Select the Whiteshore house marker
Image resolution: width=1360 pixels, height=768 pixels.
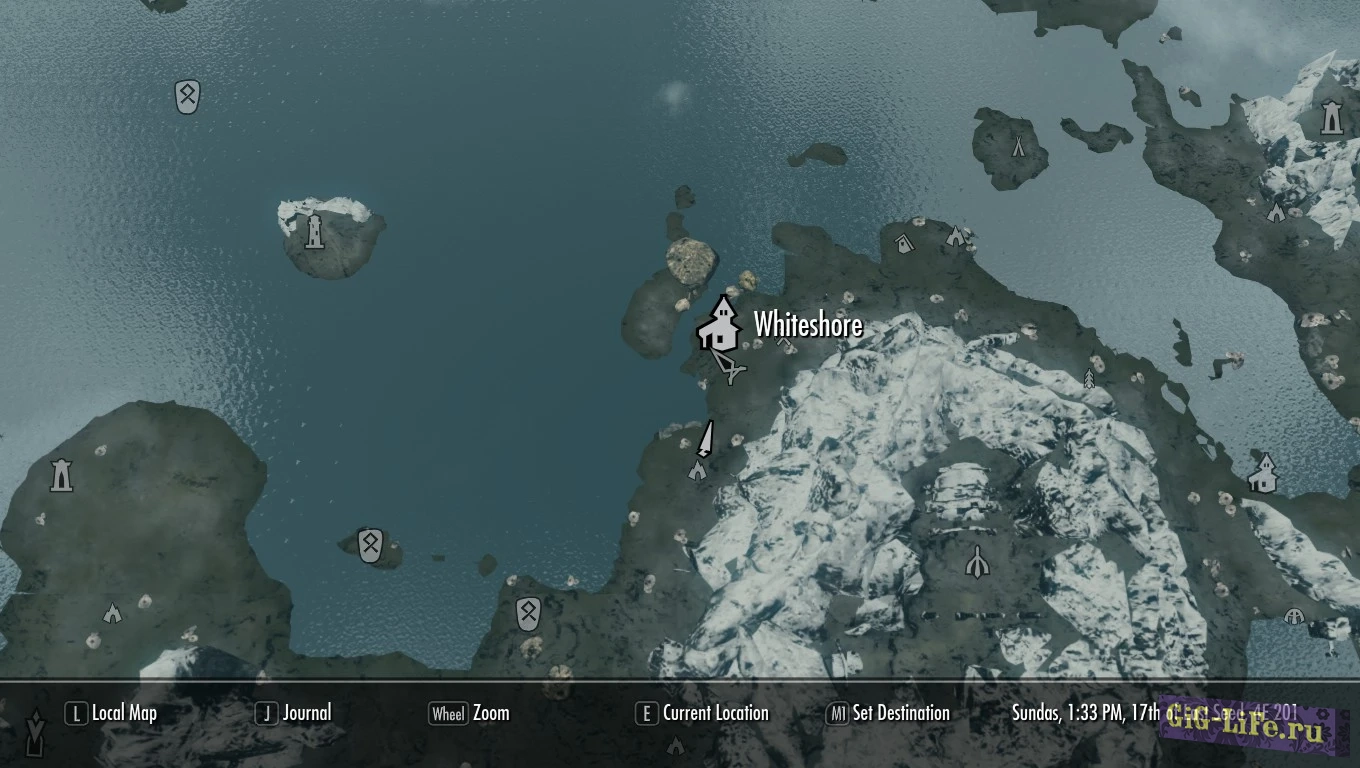click(718, 323)
